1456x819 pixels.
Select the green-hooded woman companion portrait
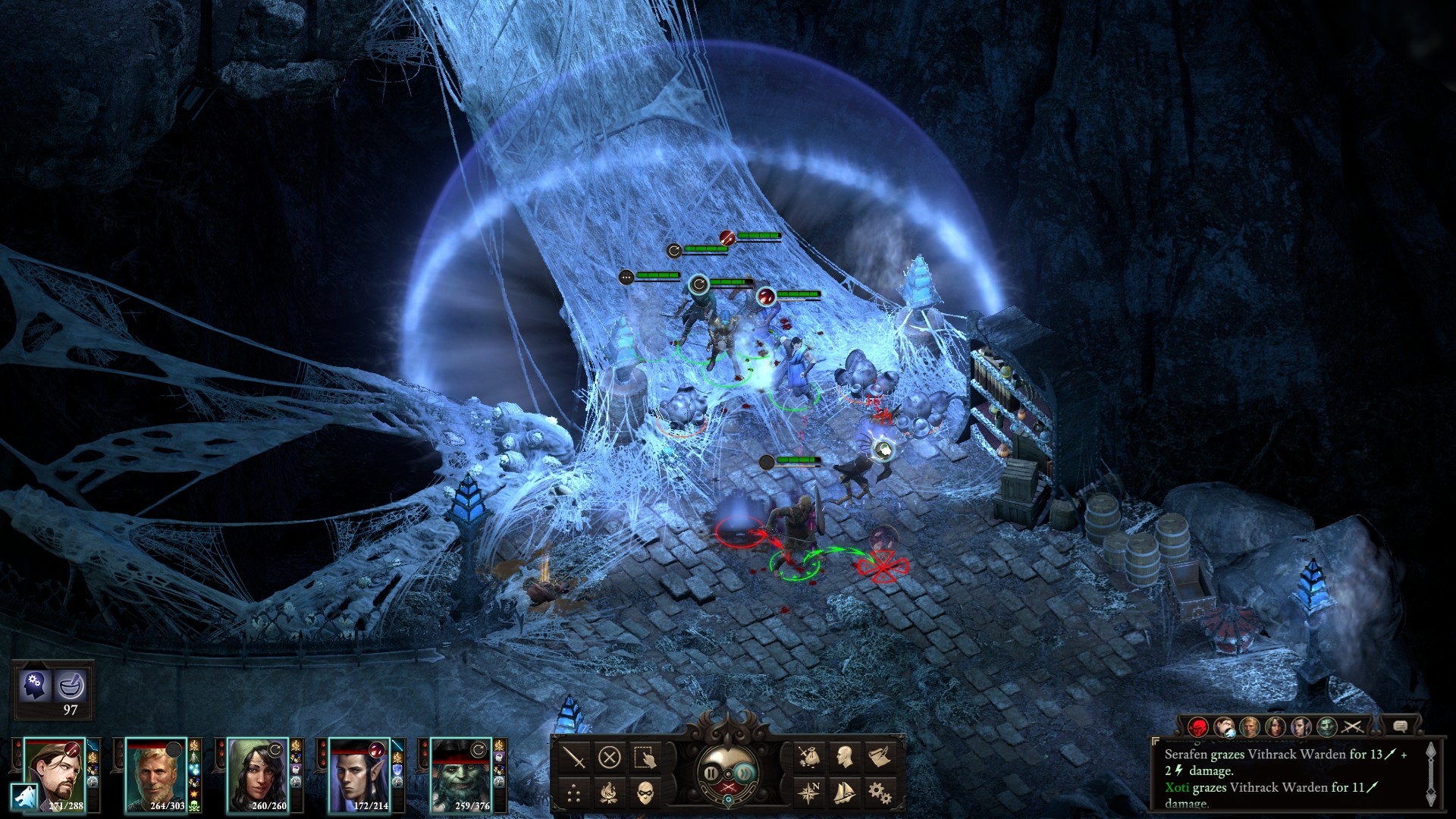[258, 773]
